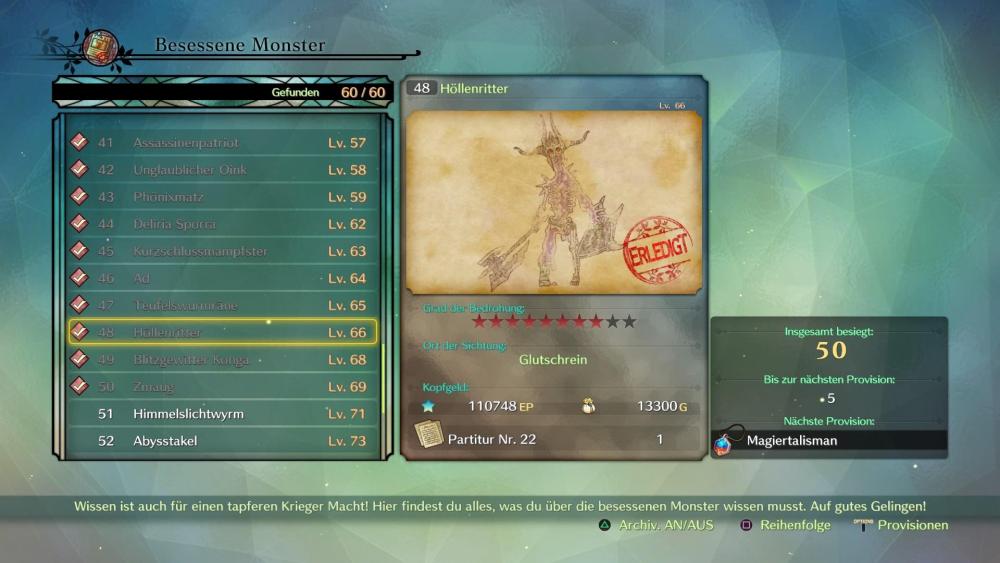Toggle Archiv. AN/AUS
This screenshot has height=563, width=1000.
click(x=657, y=525)
